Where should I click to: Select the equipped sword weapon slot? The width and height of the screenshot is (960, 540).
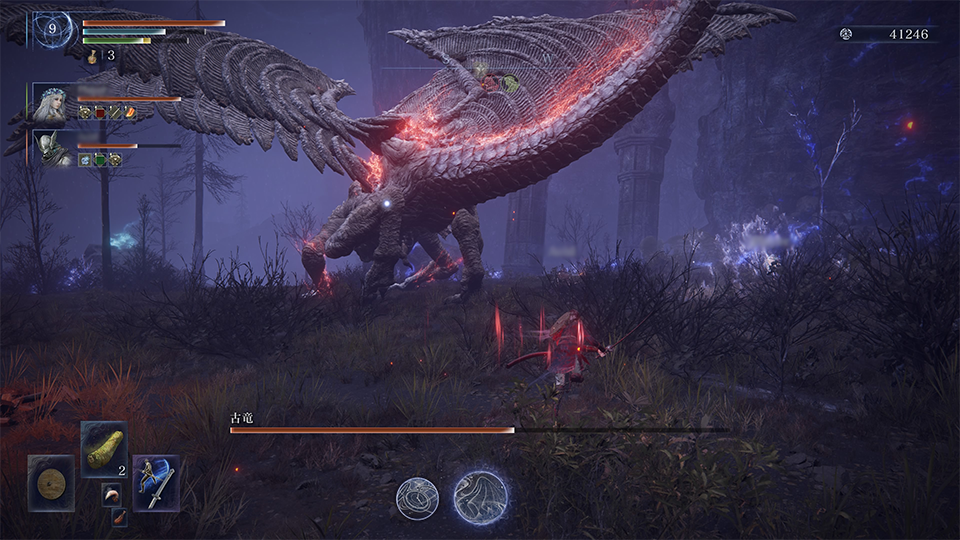[156, 482]
